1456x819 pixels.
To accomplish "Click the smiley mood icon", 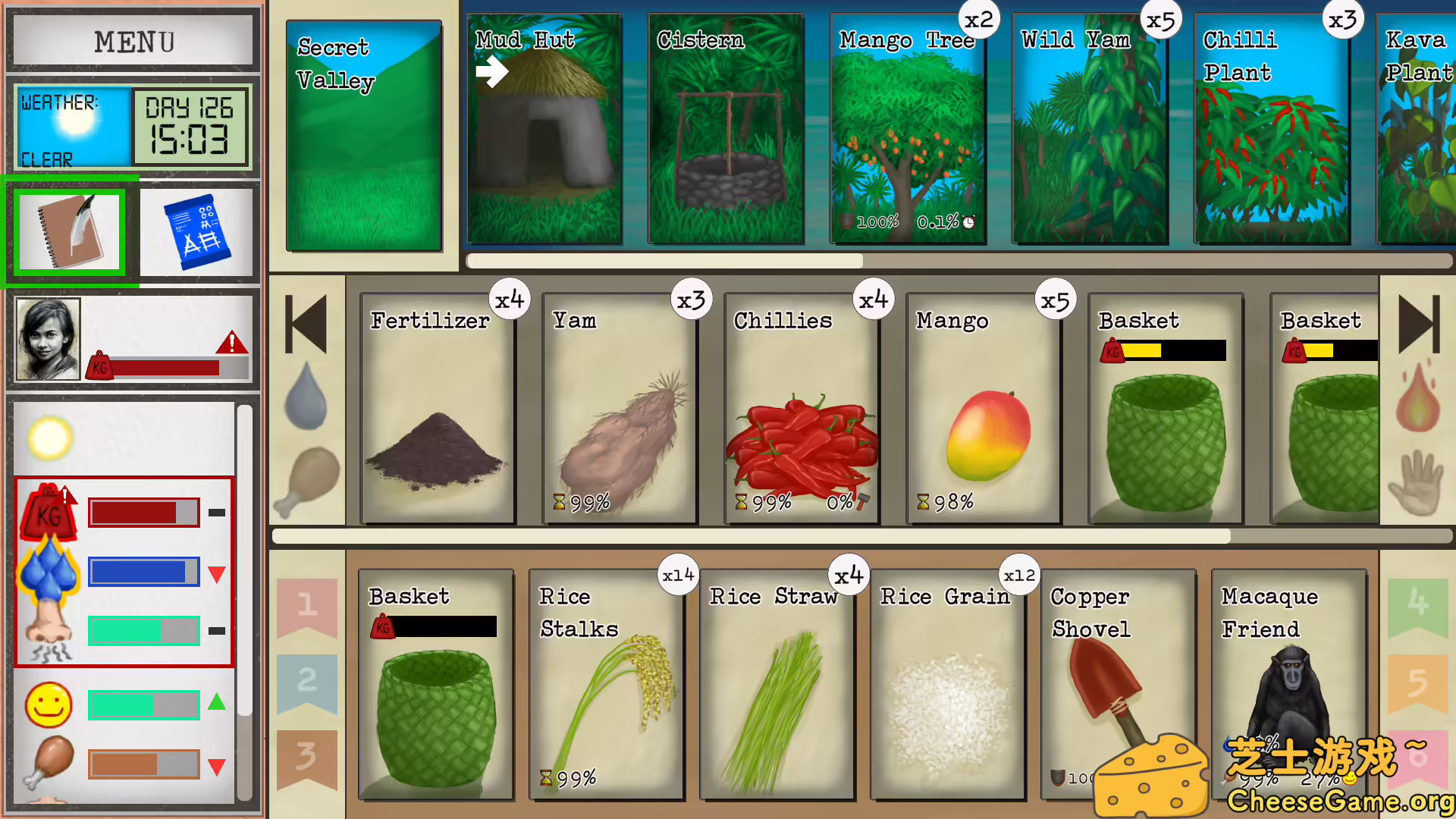I will [x=48, y=704].
